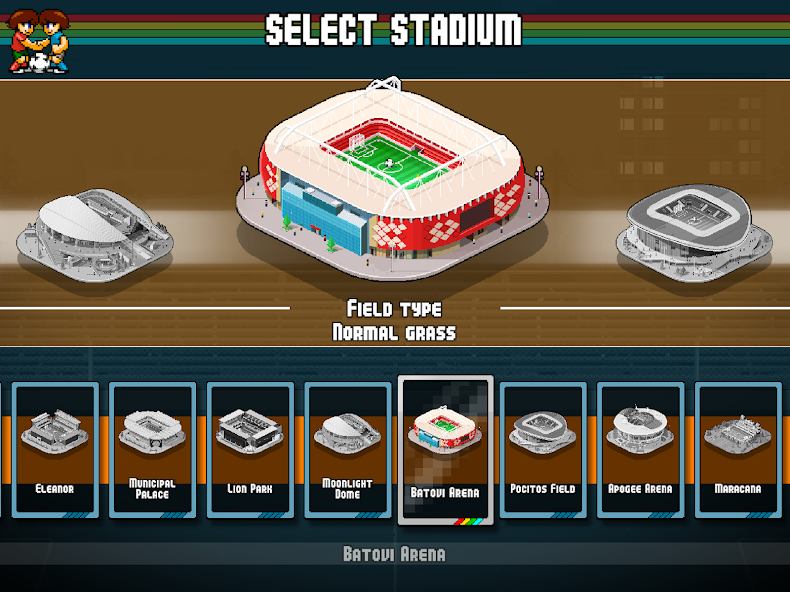Click the two-players logo icon
The image size is (790, 592).
pos(39,41)
